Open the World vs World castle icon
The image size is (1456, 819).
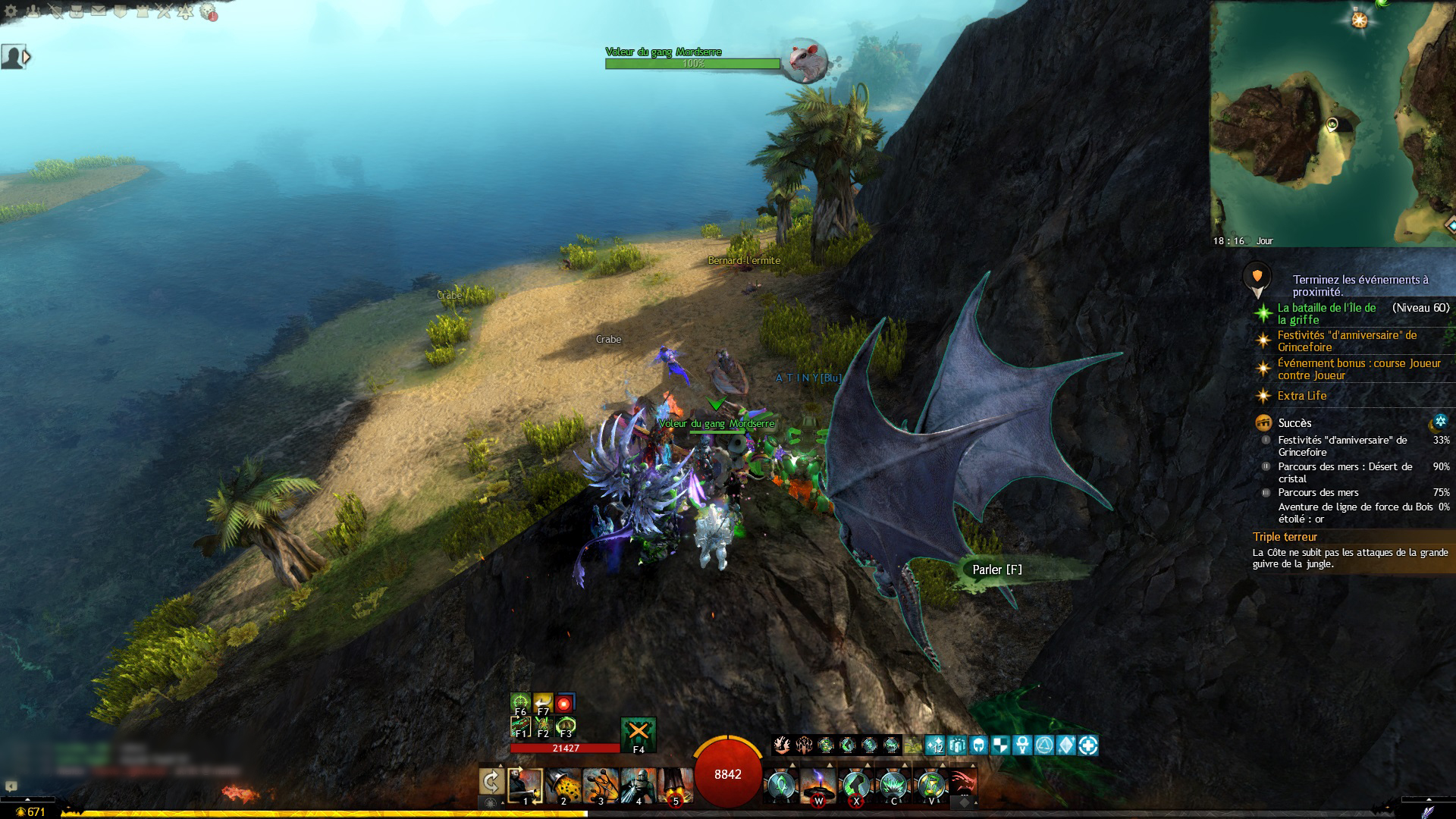[142, 11]
